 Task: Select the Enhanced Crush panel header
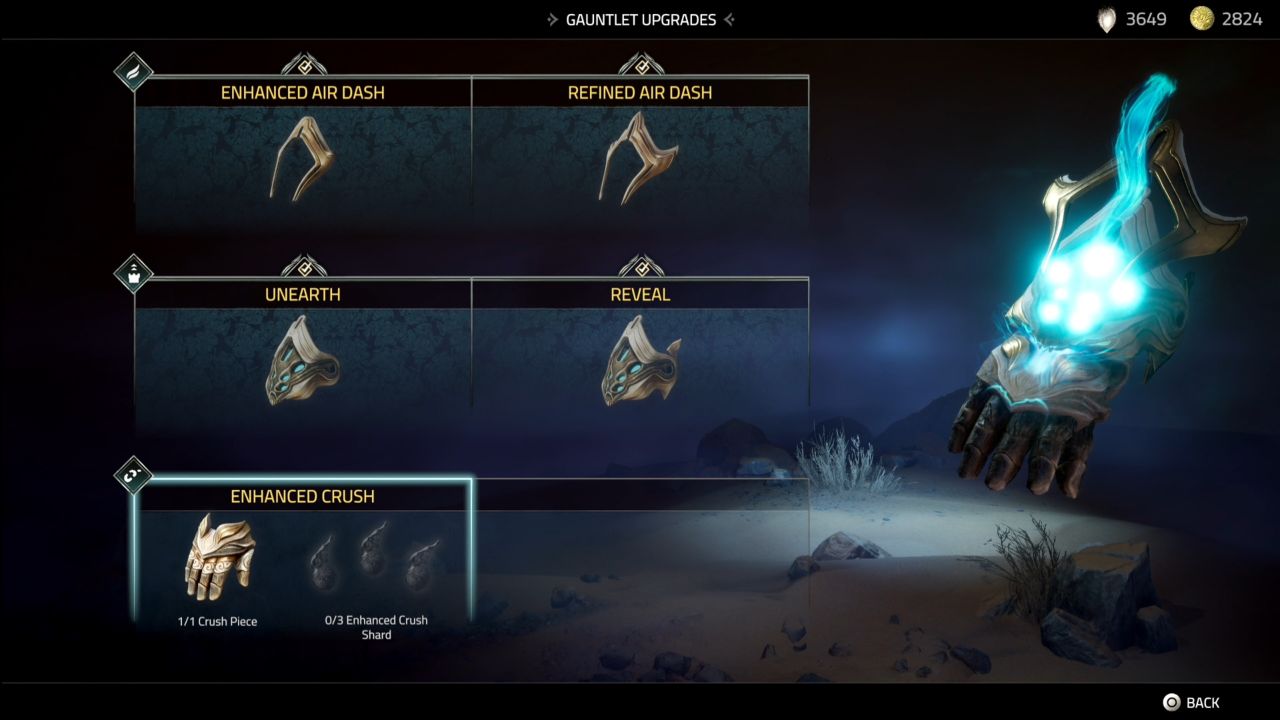(x=302, y=496)
